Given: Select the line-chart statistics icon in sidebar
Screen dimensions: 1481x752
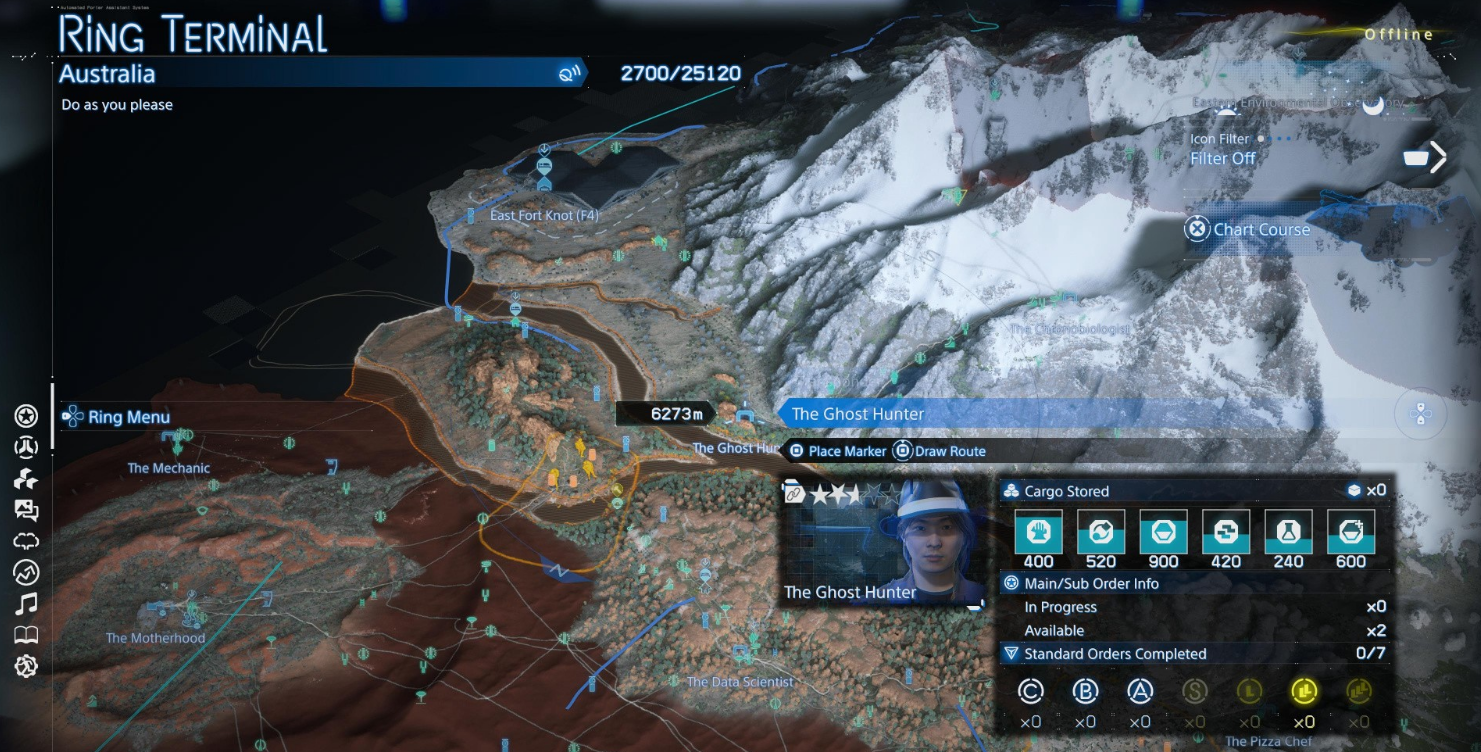Looking at the screenshot, I should tap(26, 572).
